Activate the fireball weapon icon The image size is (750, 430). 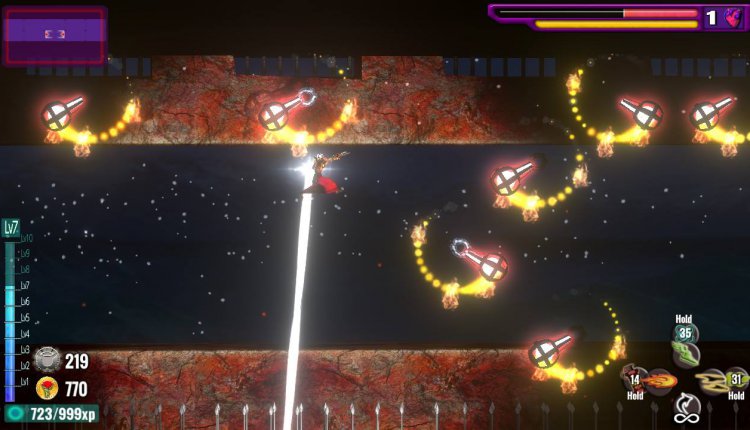(x=658, y=380)
